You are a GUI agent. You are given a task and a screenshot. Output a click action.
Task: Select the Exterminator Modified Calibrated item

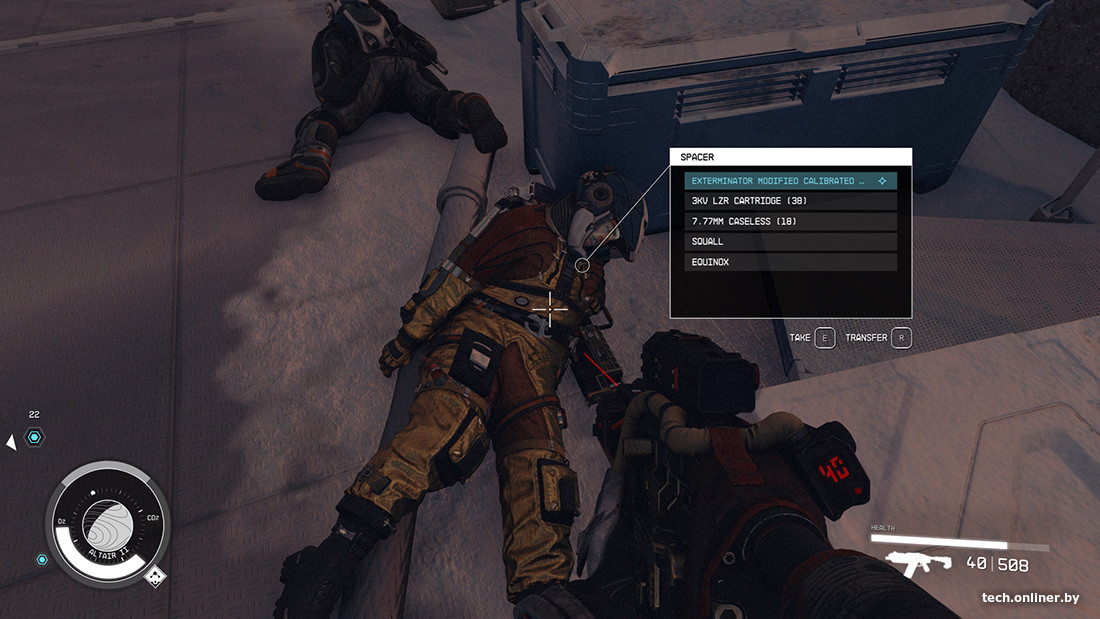[x=790, y=181]
